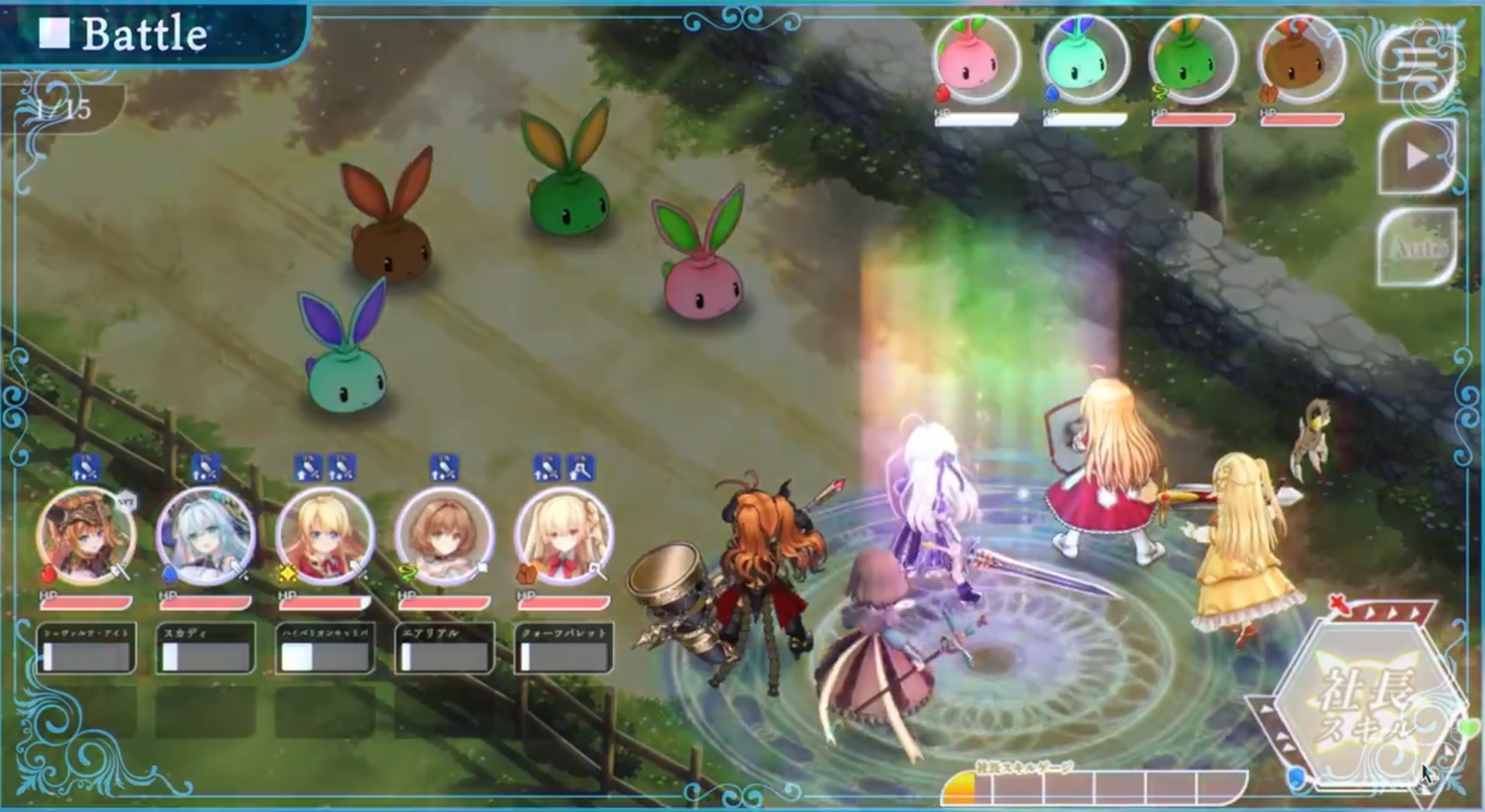This screenshot has height=812, width=1485.
Task: Target the teal enemy portrait icon
Action: [x=1084, y=59]
